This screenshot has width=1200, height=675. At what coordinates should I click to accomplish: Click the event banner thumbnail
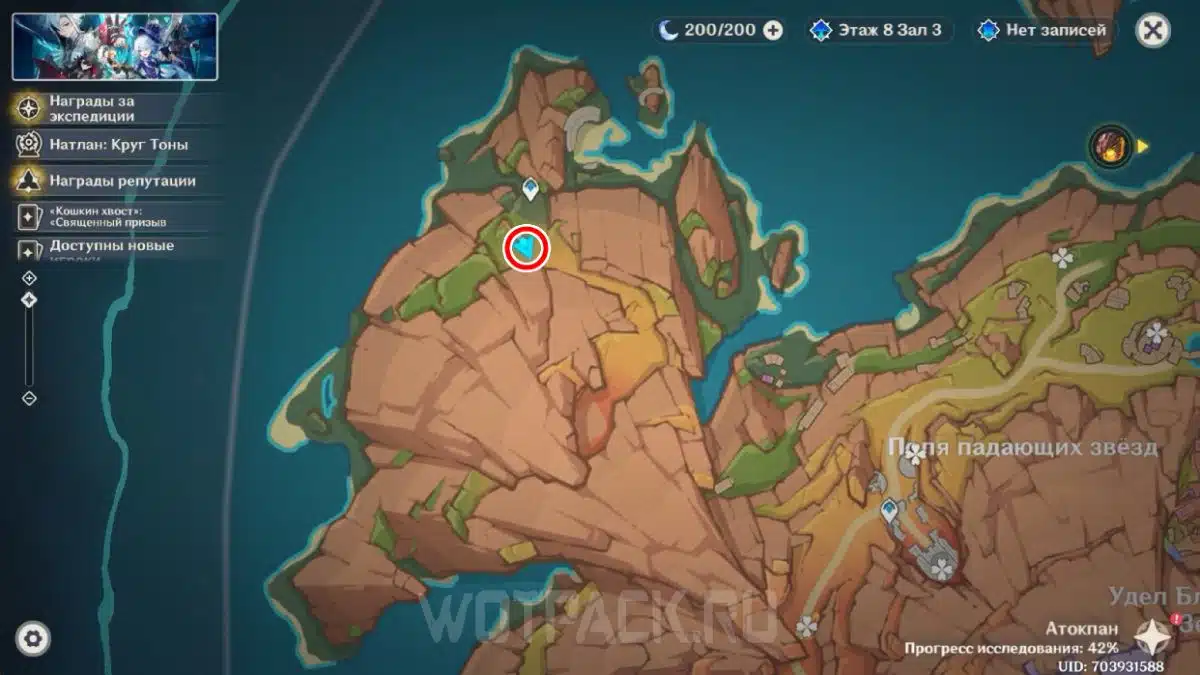[x=115, y=46]
